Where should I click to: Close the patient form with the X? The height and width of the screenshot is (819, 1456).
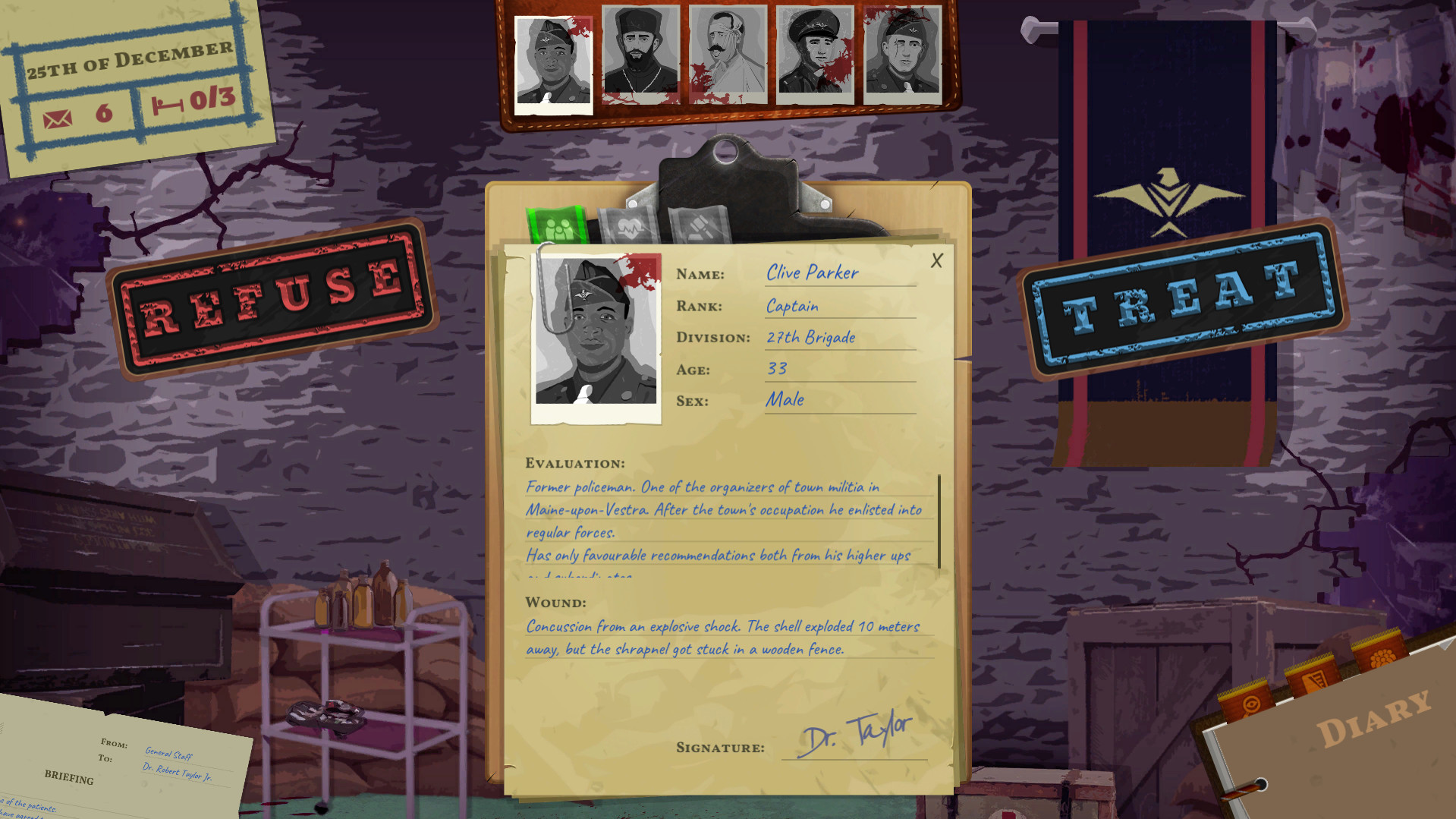click(x=936, y=260)
